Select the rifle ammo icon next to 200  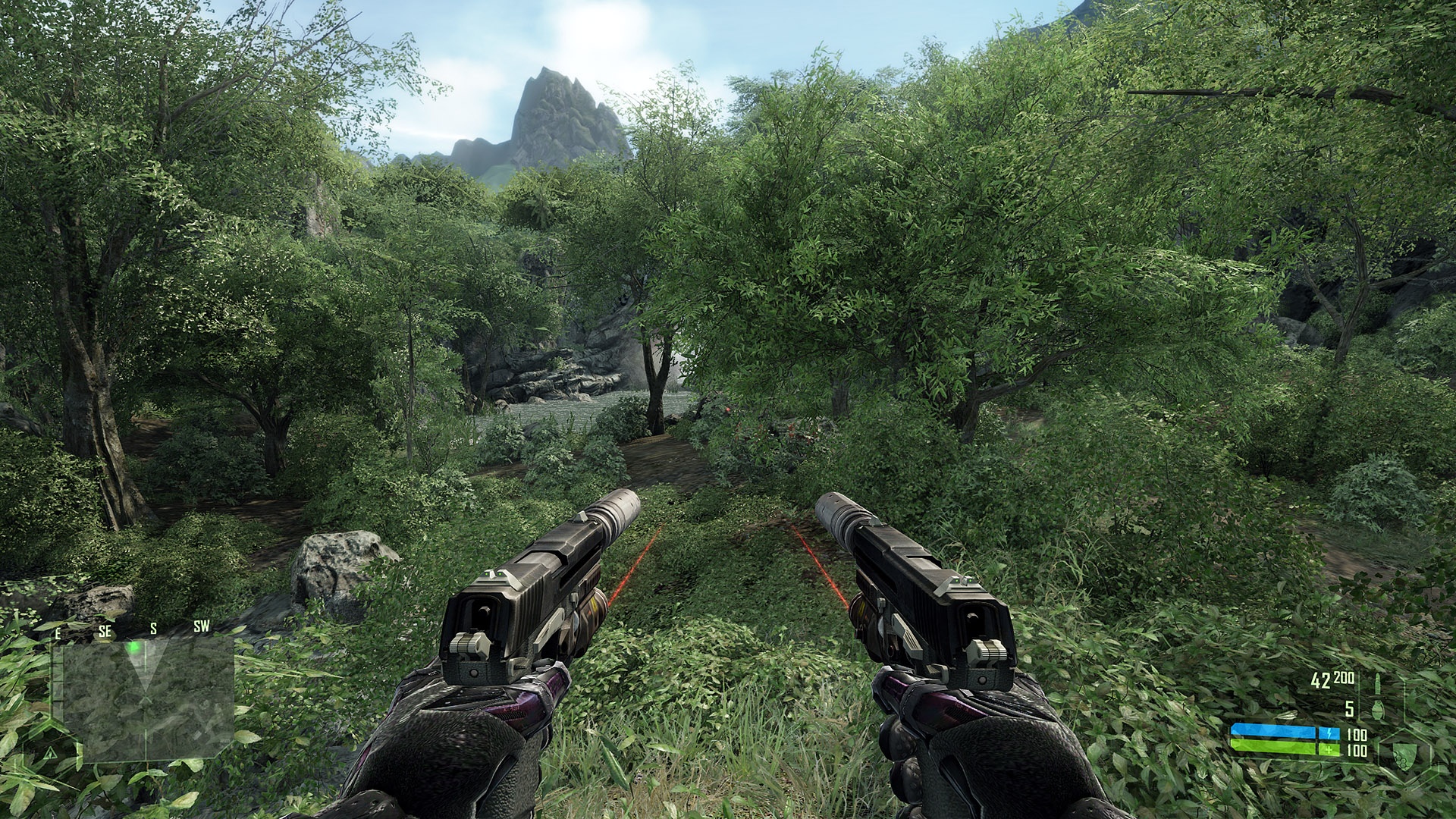1379,682
